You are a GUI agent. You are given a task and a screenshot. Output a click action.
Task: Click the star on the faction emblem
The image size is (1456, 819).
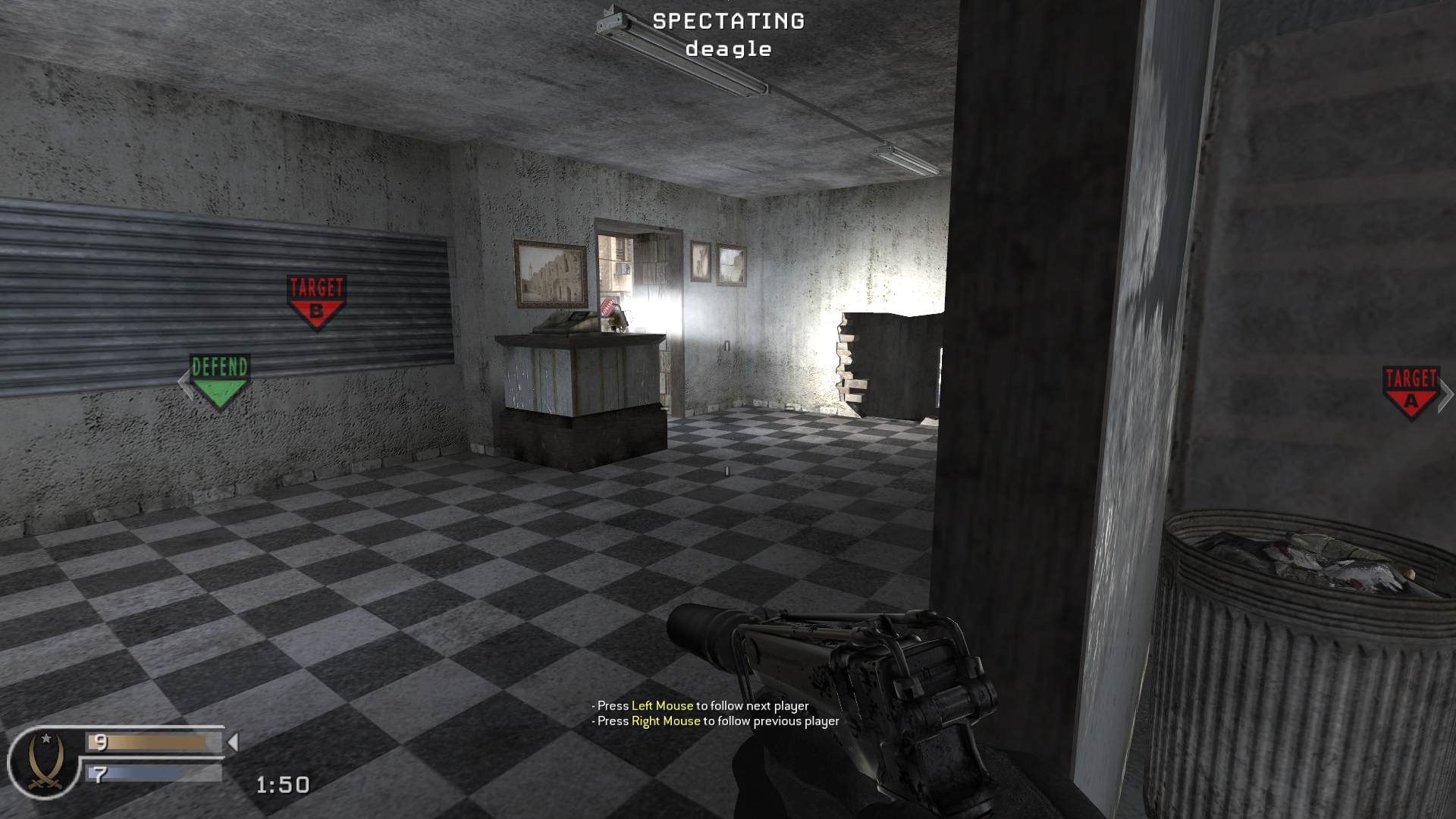click(45, 738)
